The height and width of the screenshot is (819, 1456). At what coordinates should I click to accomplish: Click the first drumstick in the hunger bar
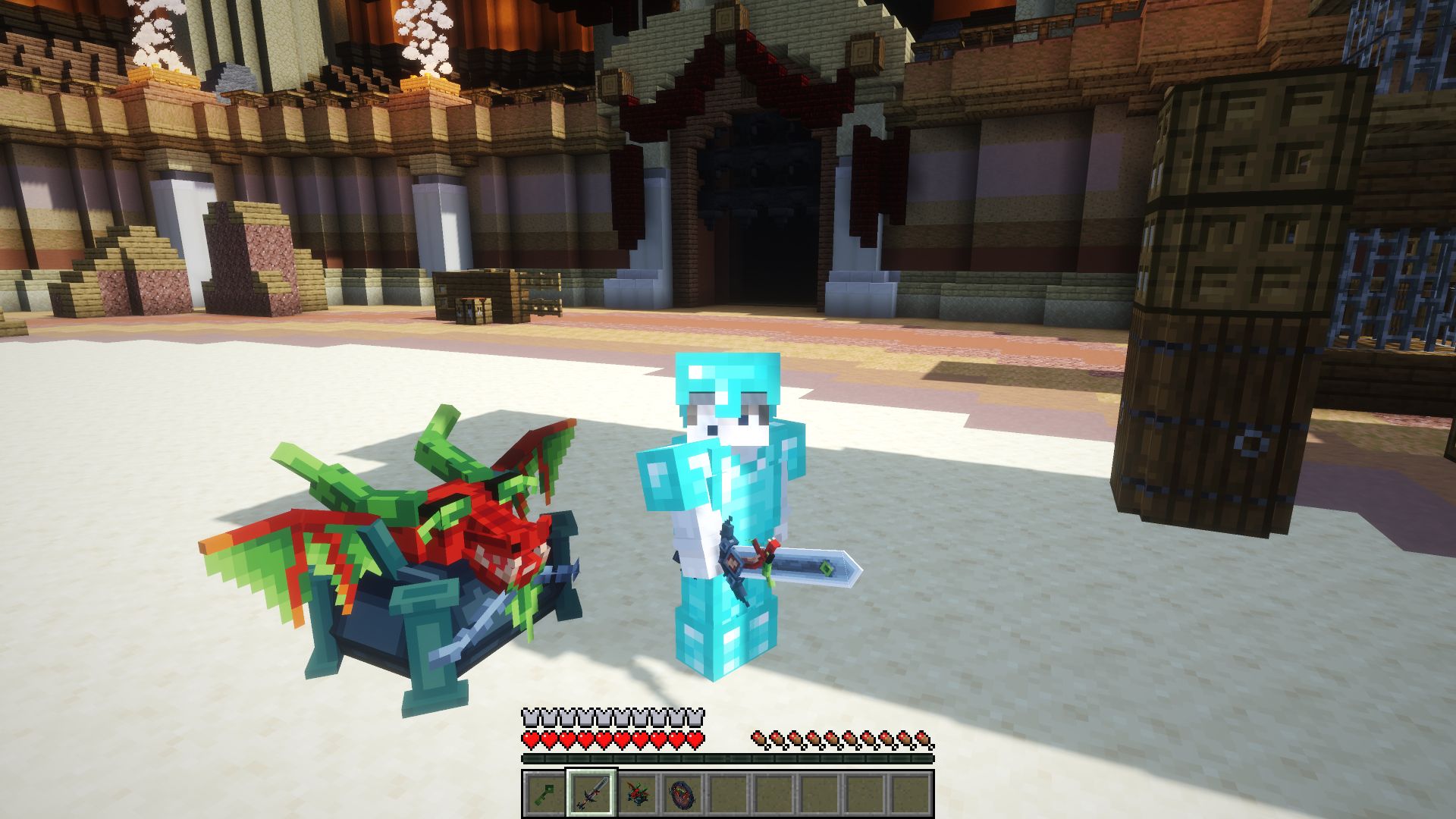tap(759, 738)
